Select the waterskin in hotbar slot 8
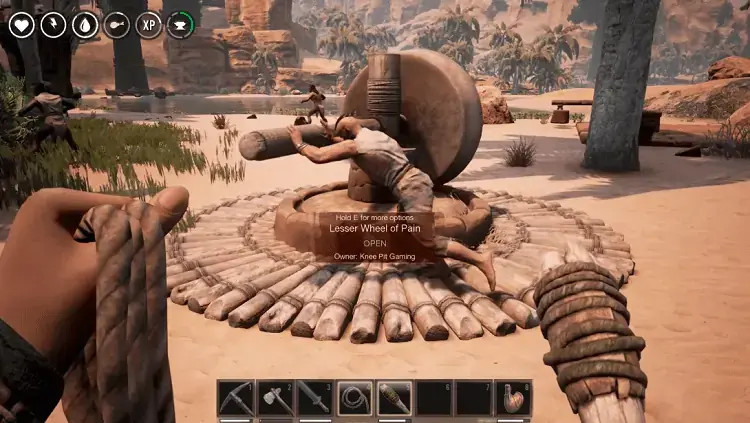The width and height of the screenshot is (750, 423). pos(513,398)
